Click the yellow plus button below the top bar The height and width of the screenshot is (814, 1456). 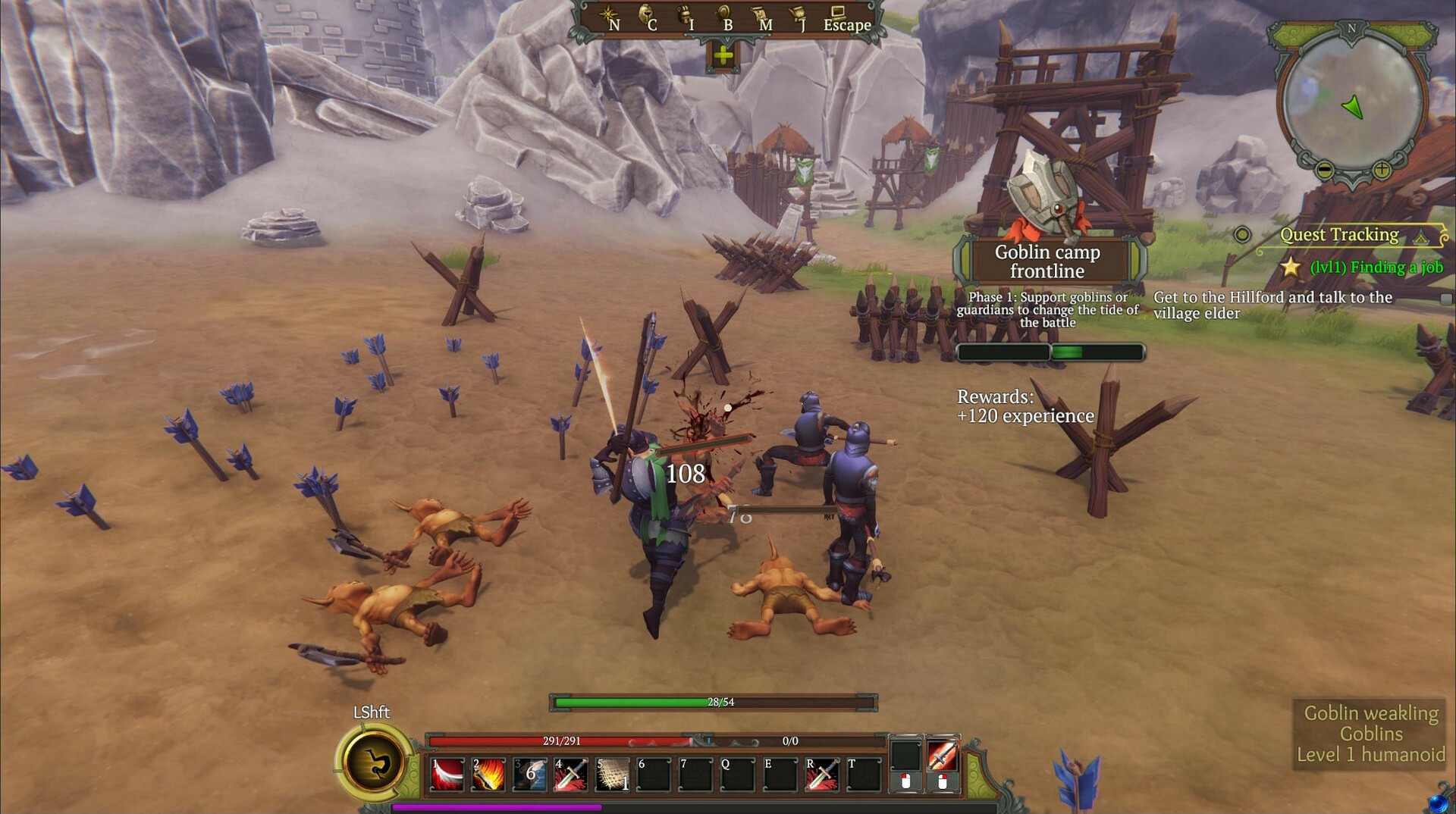[723, 55]
